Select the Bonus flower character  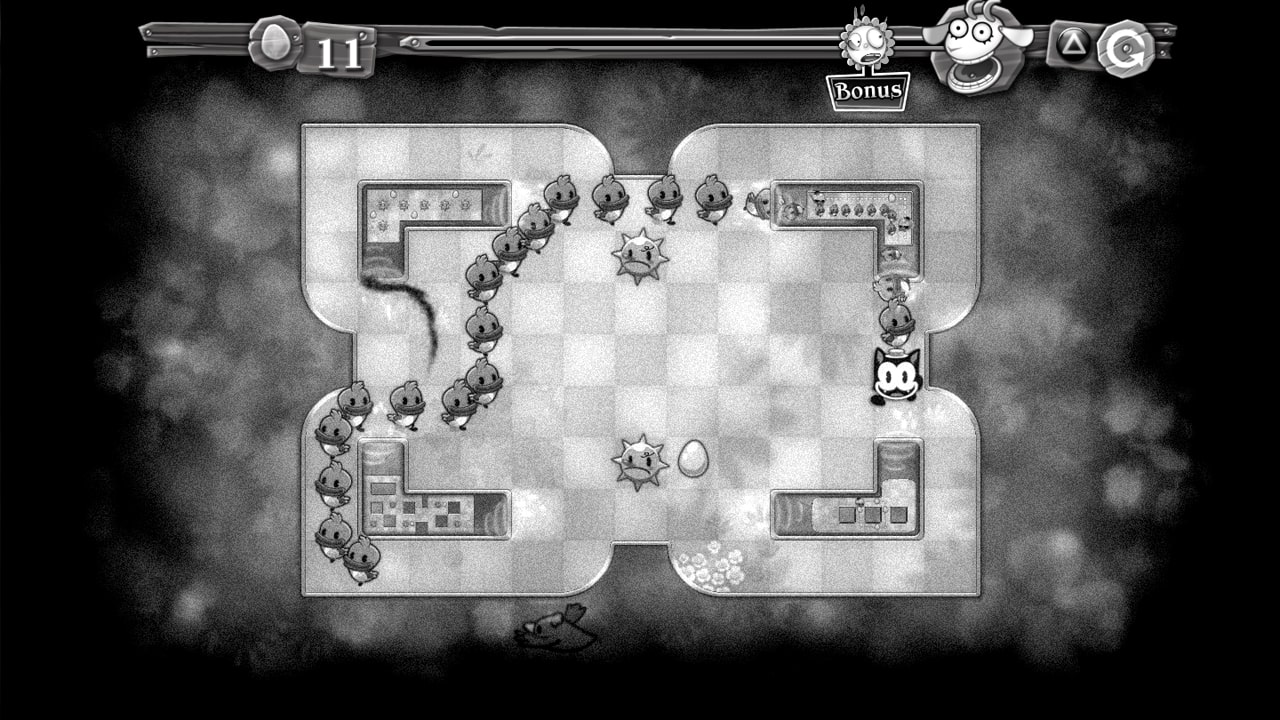(866, 42)
